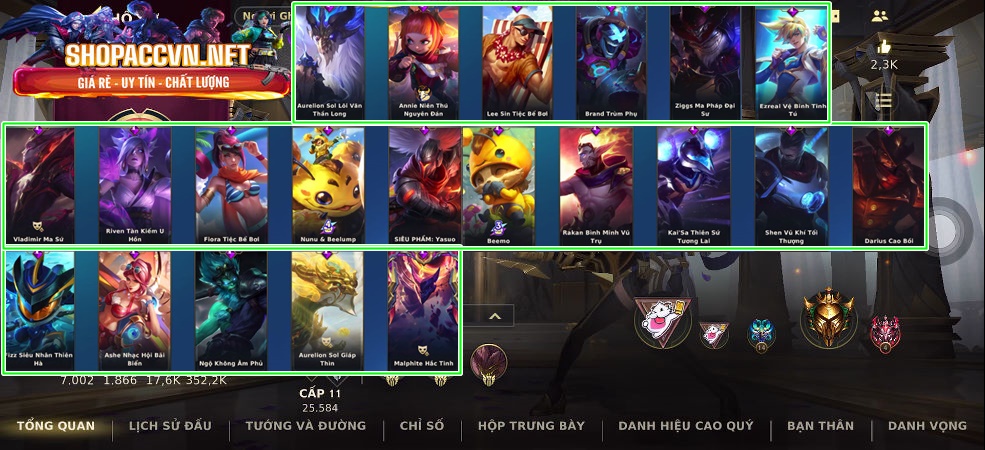Image resolution: width=985 pixels, height=450 pixels.
Task: Choose the Annie Niên Thú Nguyên Đán skin
Action: tap(423, 60)
